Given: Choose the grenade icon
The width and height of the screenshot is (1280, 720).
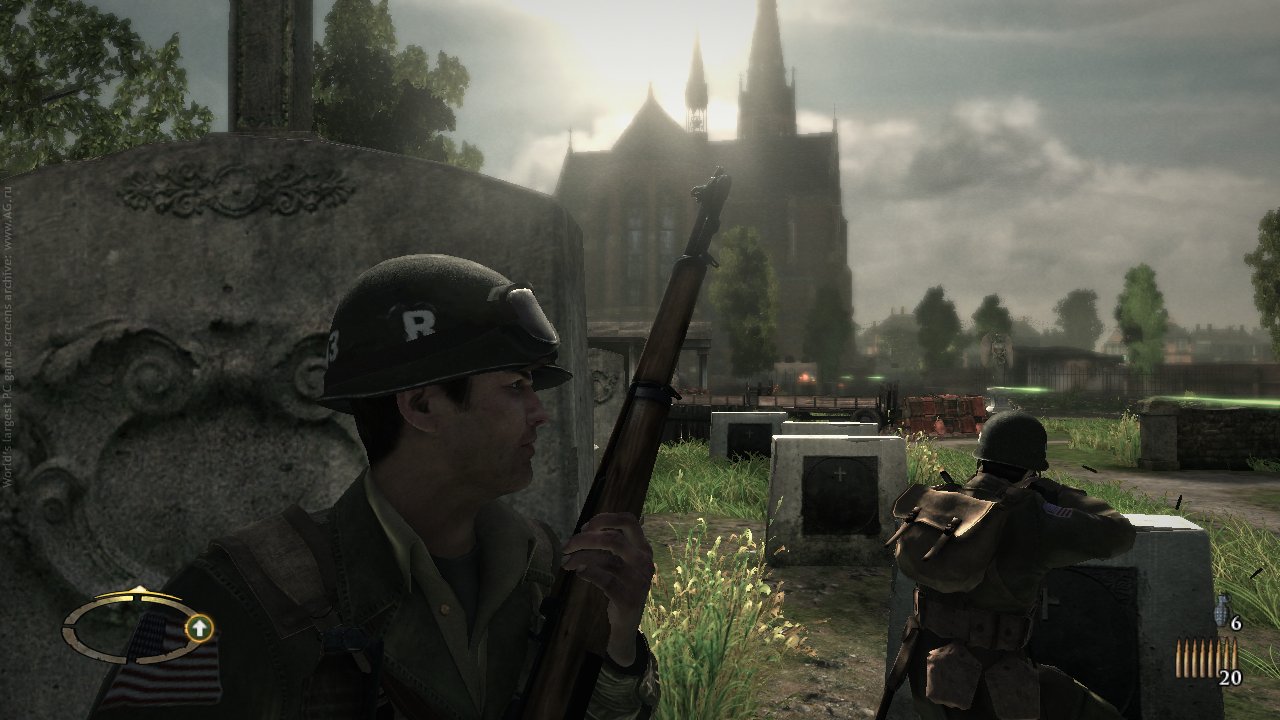Looking at the screenshot, I should 1221,610.
